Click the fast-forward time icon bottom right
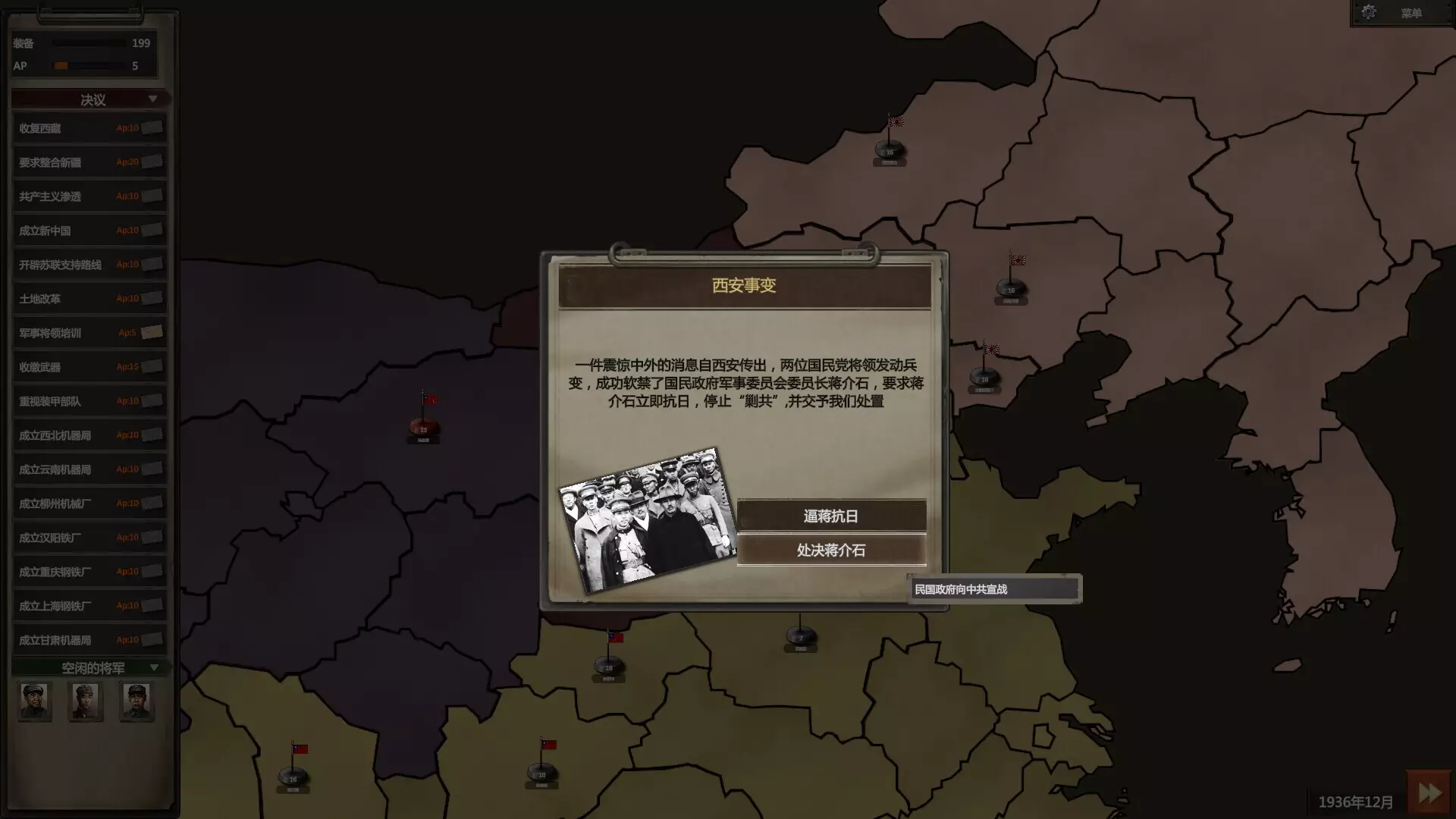The height and width of the screenshot is (819, 1456). 1429,792
